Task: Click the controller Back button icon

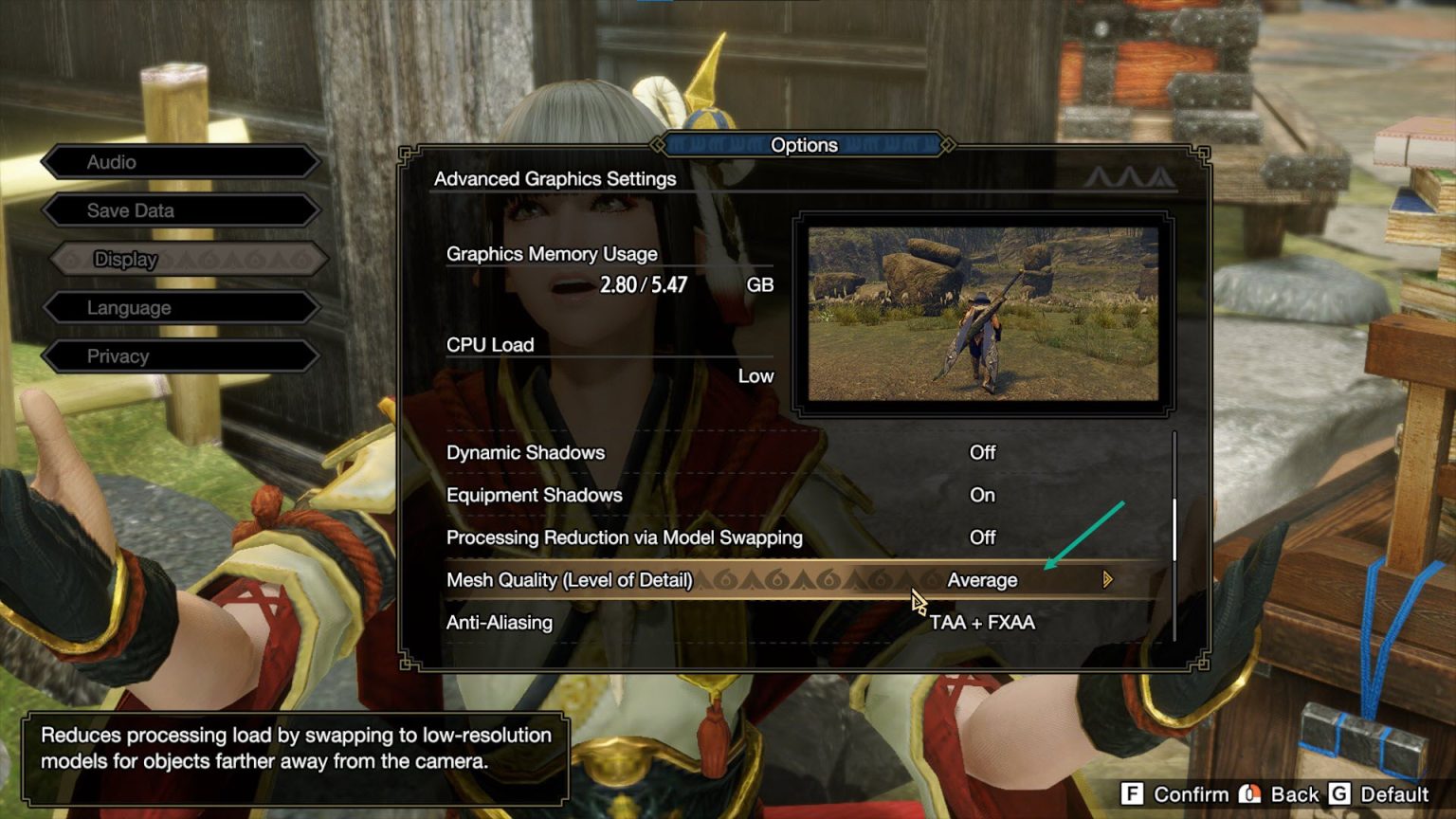Action: [1250, 794]
